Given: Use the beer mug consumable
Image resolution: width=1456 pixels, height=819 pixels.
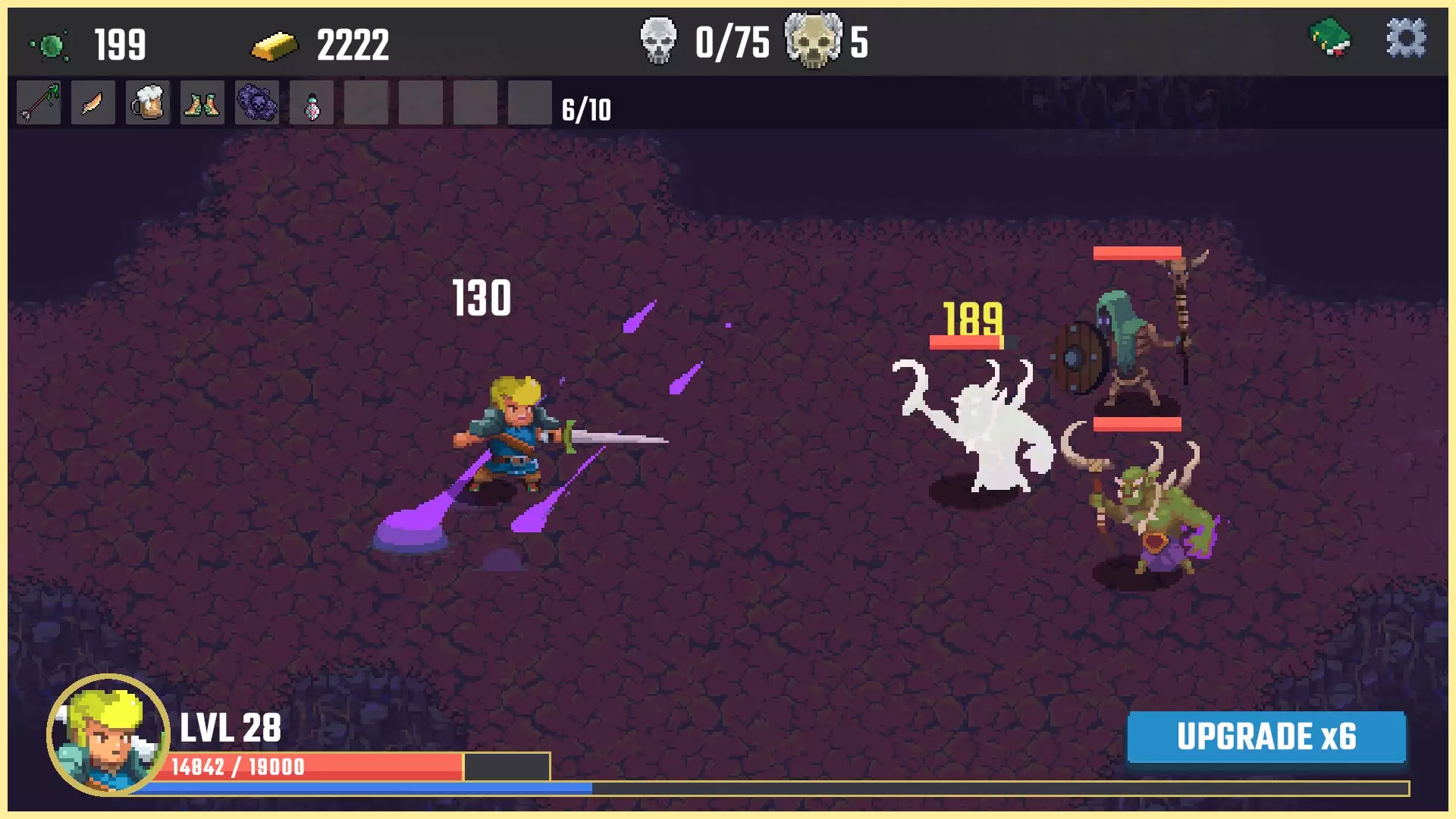Looking at the screenshot, I should (x=147, y=103).
